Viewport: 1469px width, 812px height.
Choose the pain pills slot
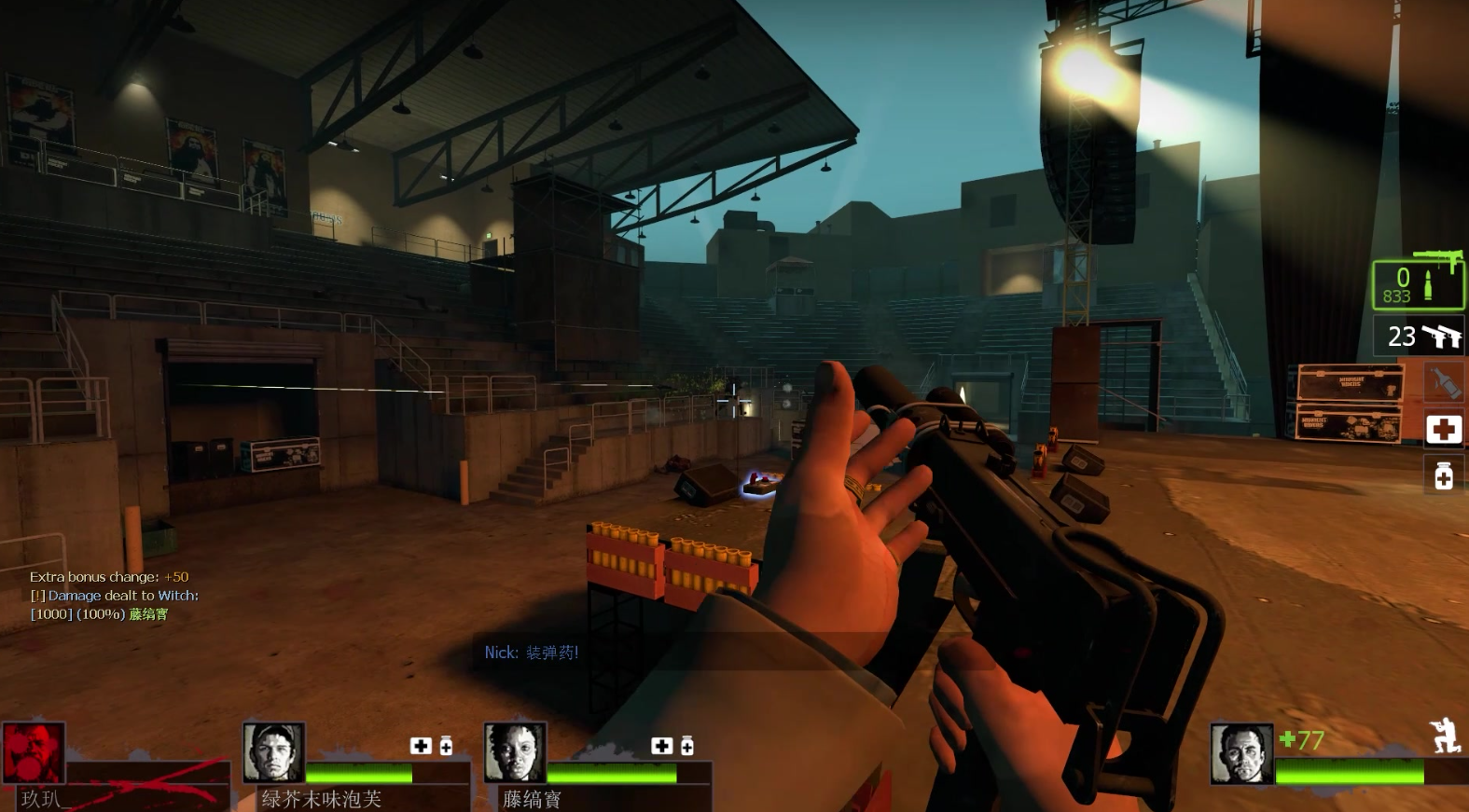pos(1443,475)
